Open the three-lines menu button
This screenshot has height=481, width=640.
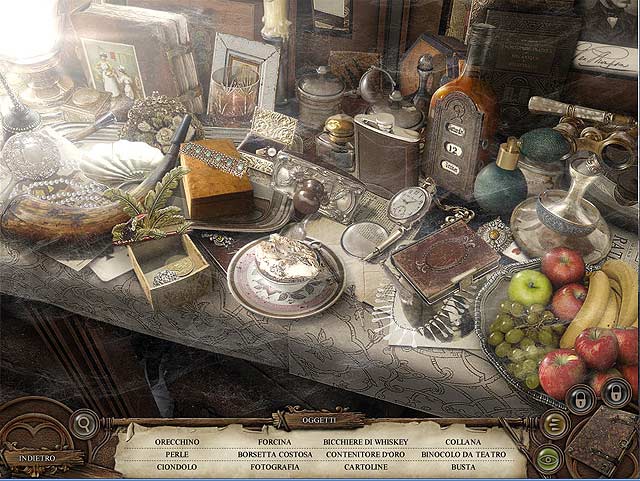[552, 424]
